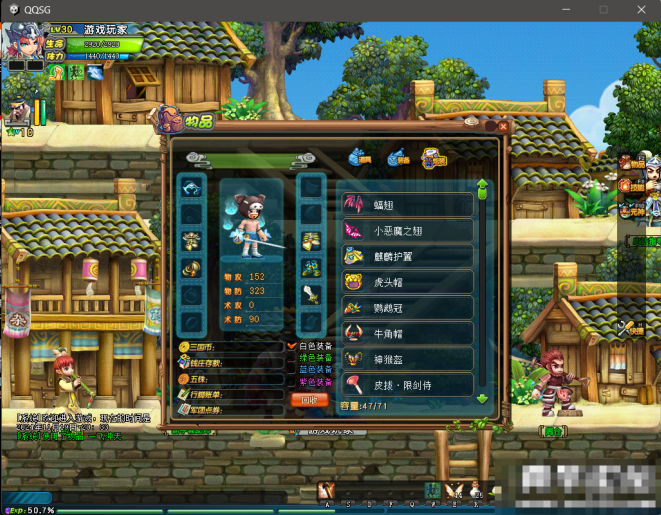The width and height of the screenshot is (661, 515).
Task: Close the QQSG game window
Action: 643,9
